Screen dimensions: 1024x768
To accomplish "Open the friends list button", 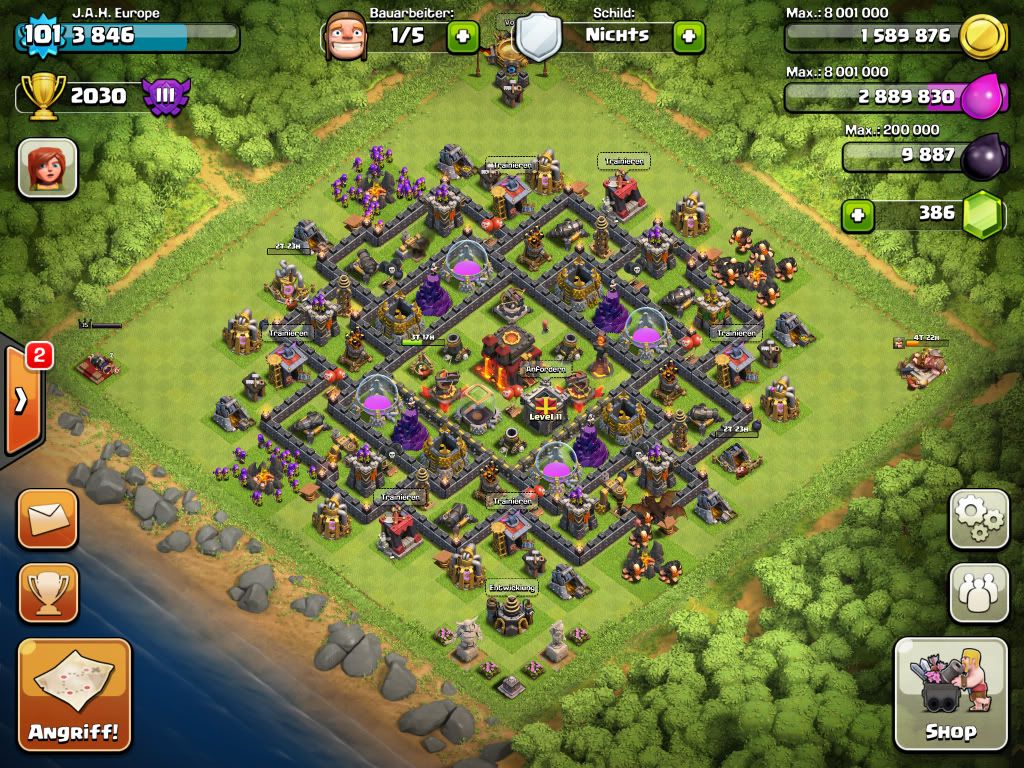I will [979, 593].
